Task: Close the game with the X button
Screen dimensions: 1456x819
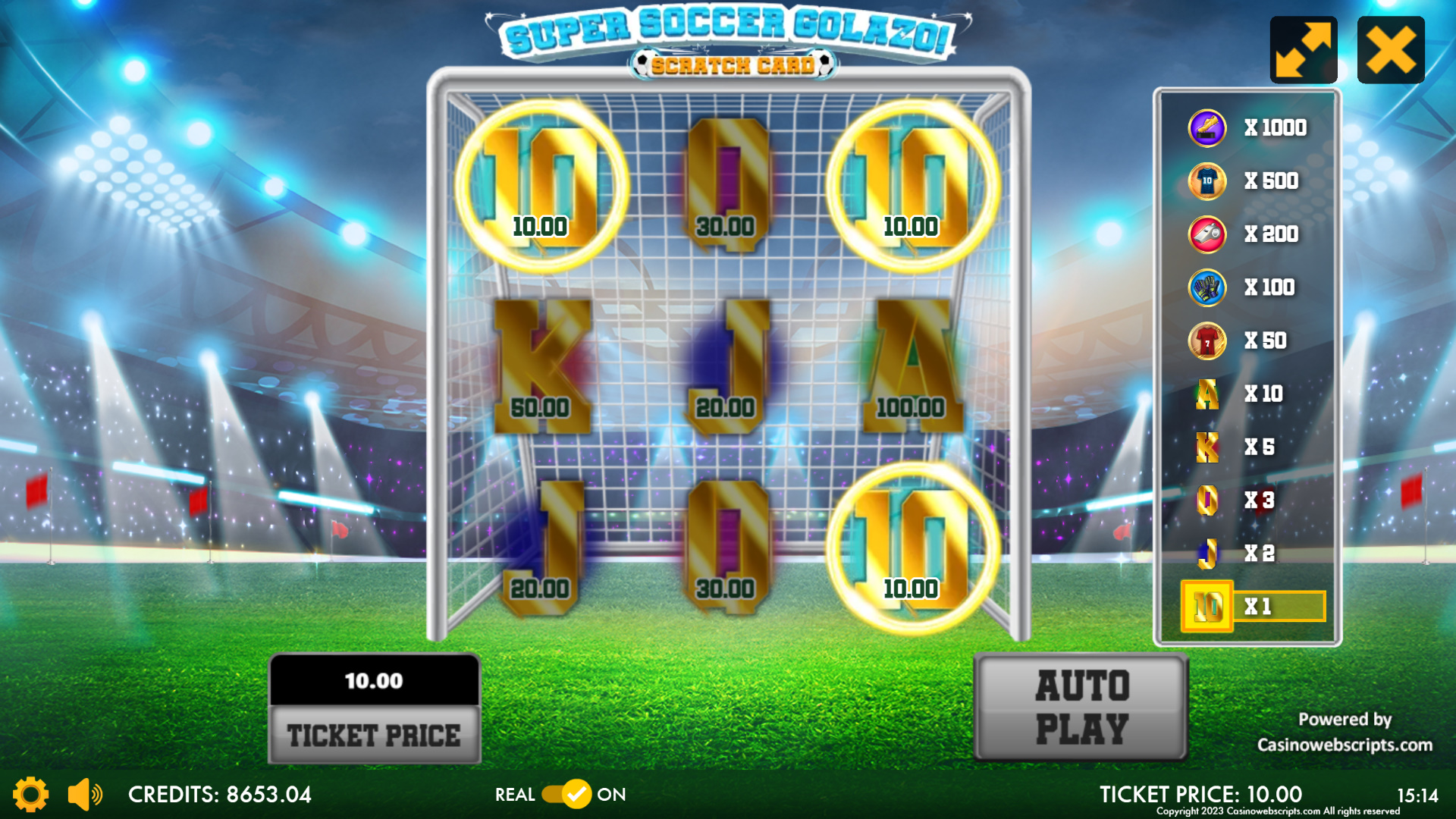Action: click(x=1390, y=50)
